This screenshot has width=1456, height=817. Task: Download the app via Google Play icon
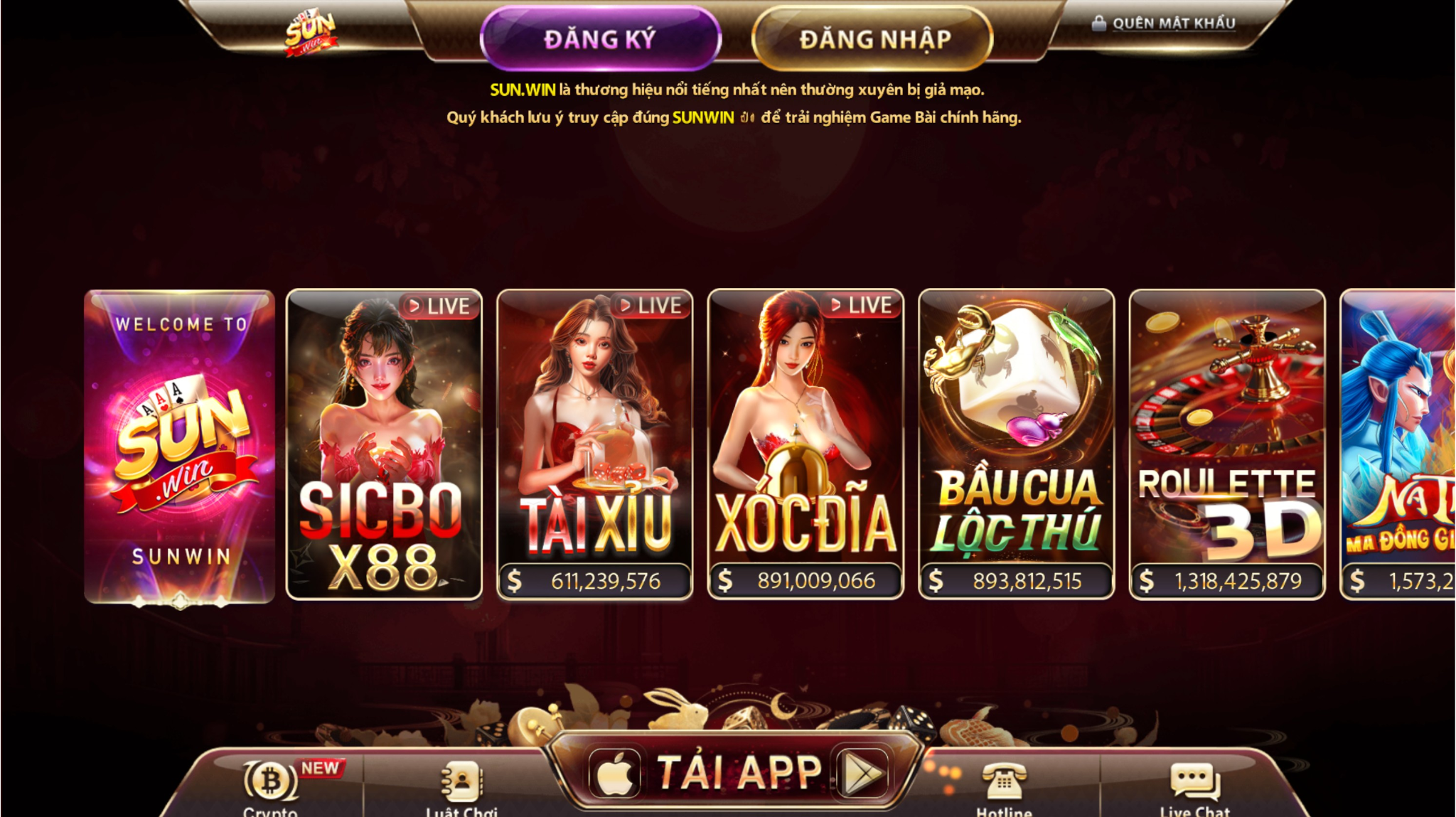(x=862, y=773)
